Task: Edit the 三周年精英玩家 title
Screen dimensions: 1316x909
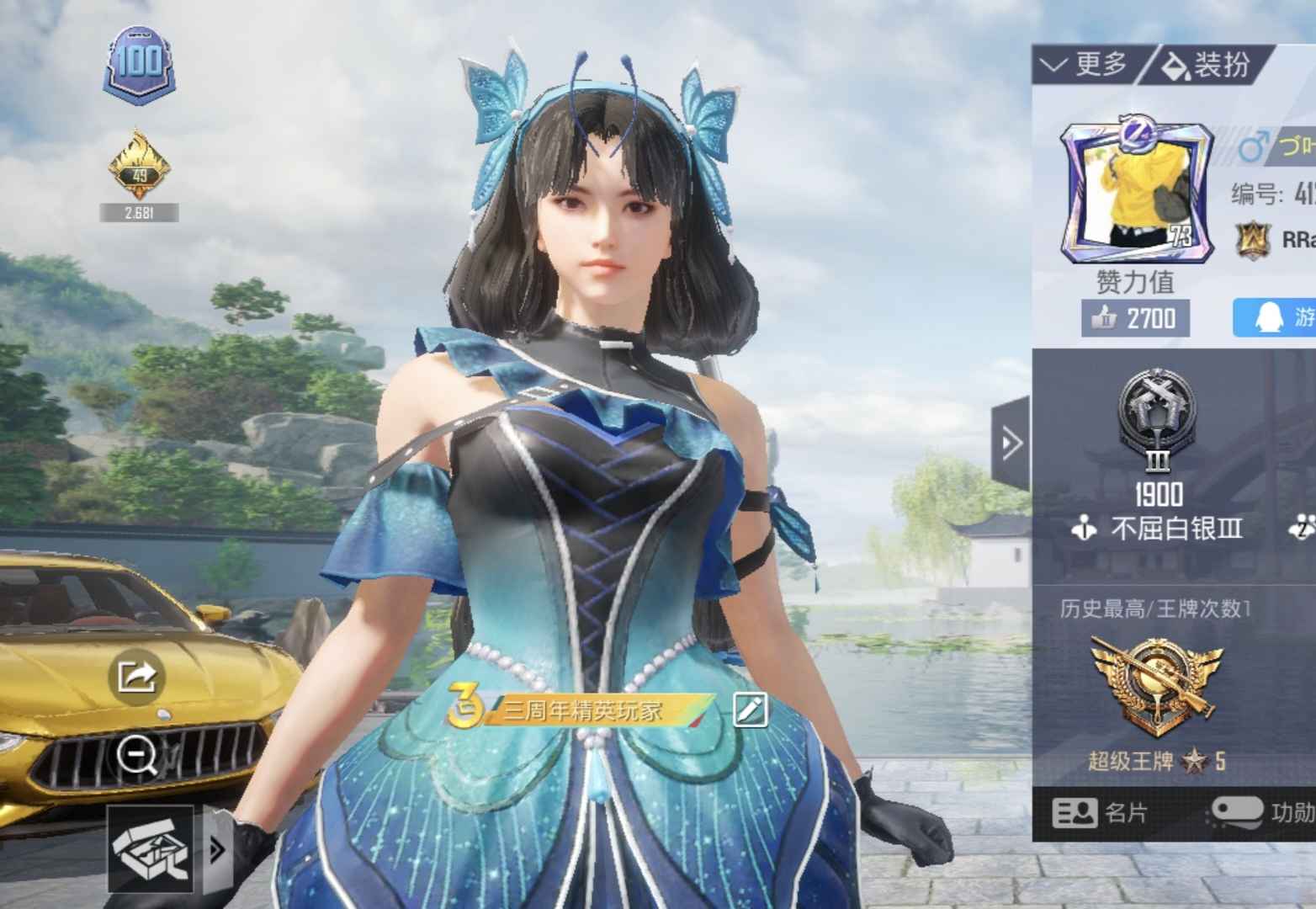Action: [750, 710]
